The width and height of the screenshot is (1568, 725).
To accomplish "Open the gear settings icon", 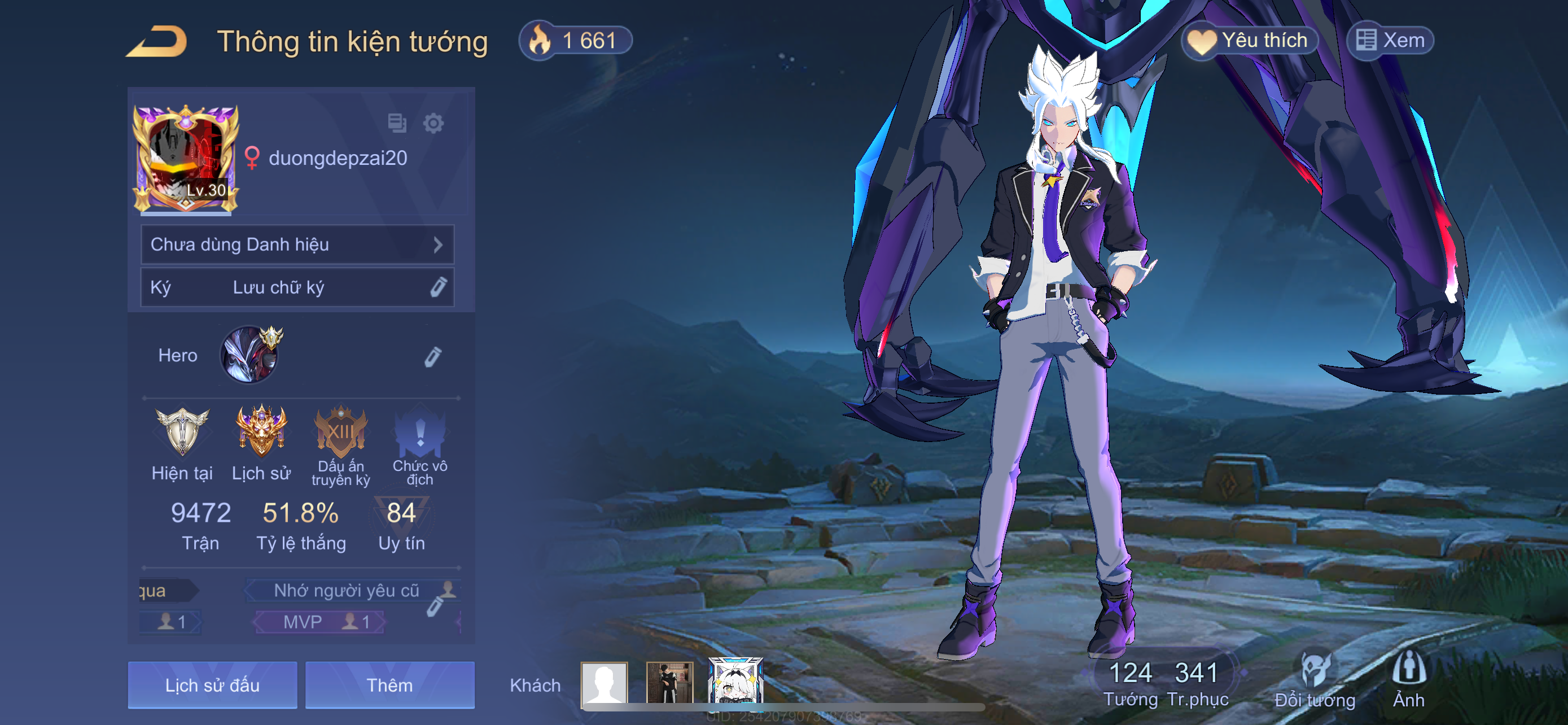I will point(433,124).
